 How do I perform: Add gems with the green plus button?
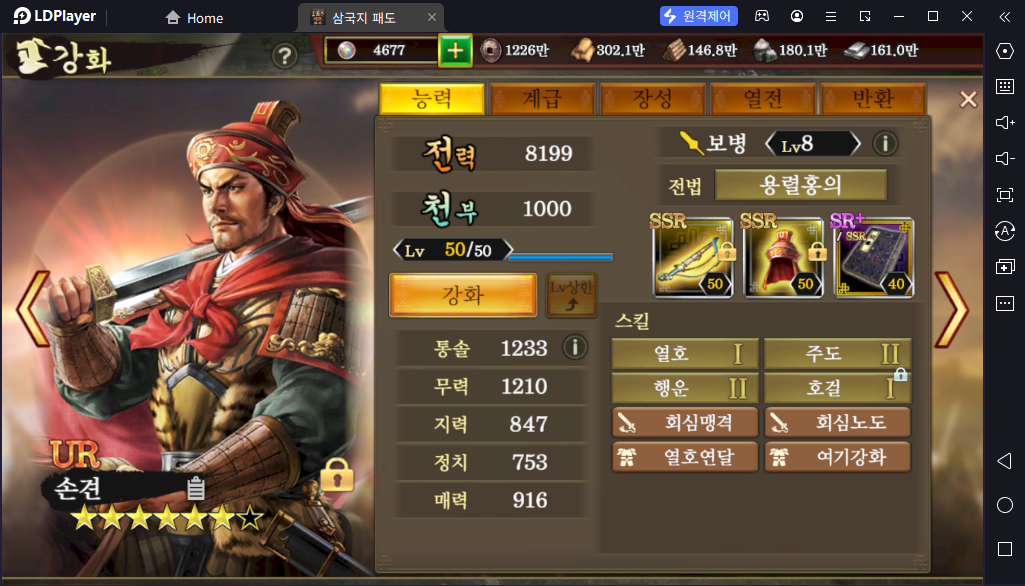(x=455, y=51)
